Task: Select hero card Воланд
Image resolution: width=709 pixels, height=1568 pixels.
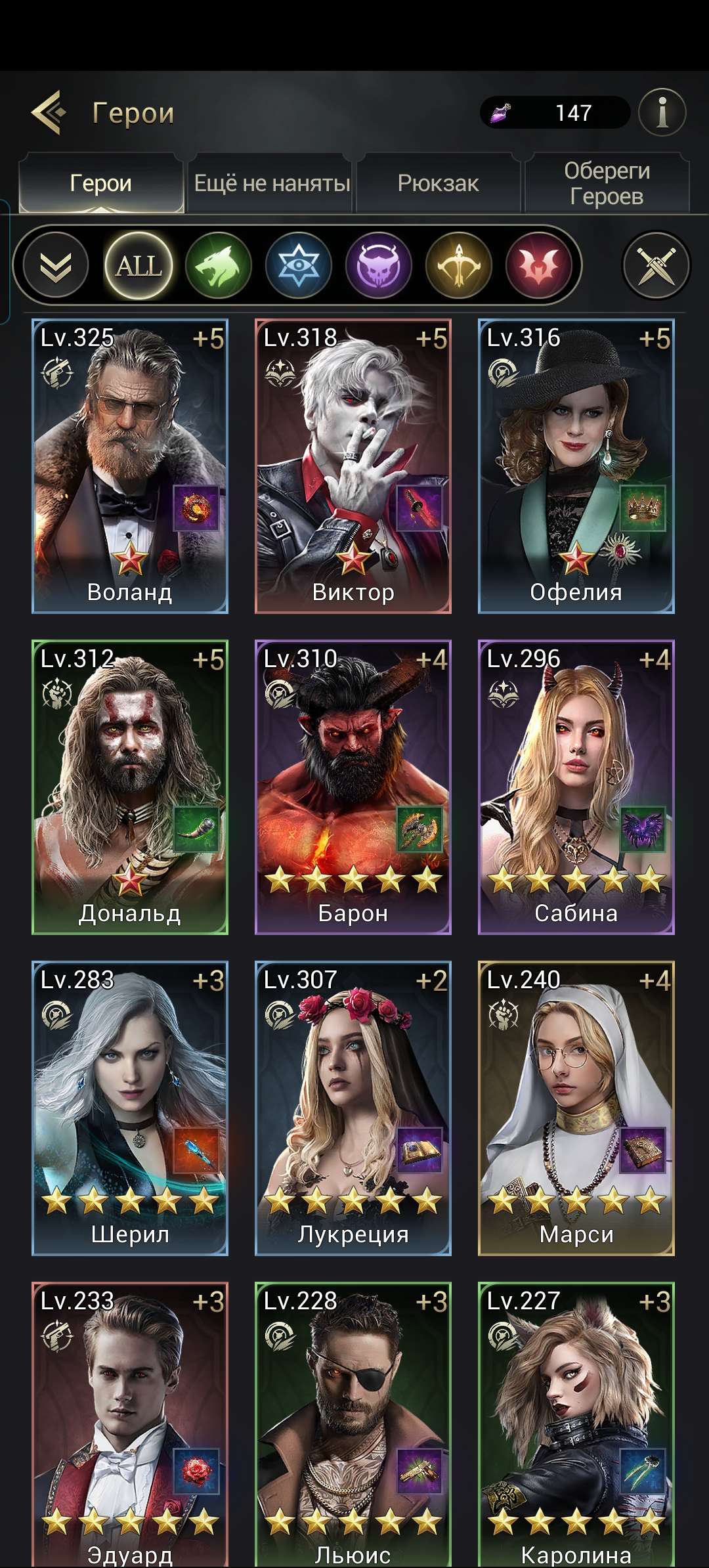Action: 130,466
